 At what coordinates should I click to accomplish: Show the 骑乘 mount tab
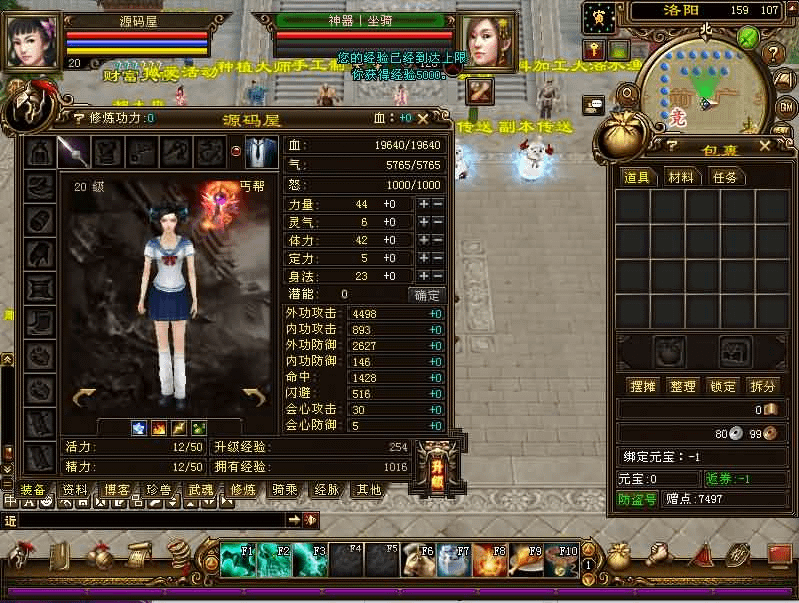pos(284,490)
